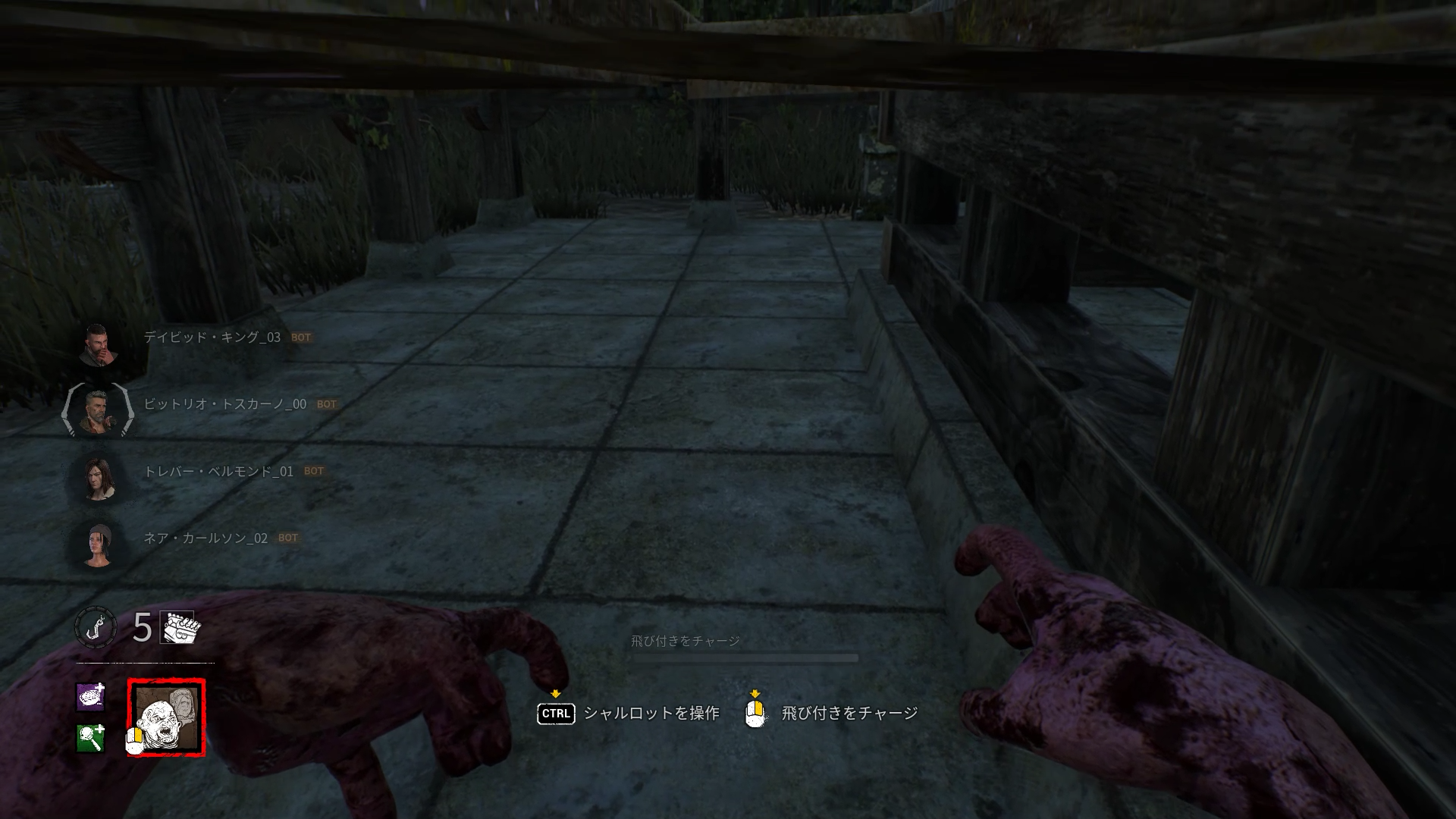
Task: Click the mouse icon next to 飛び付きをチャージ
Action: pyautogui.click(x=755, y=714)
